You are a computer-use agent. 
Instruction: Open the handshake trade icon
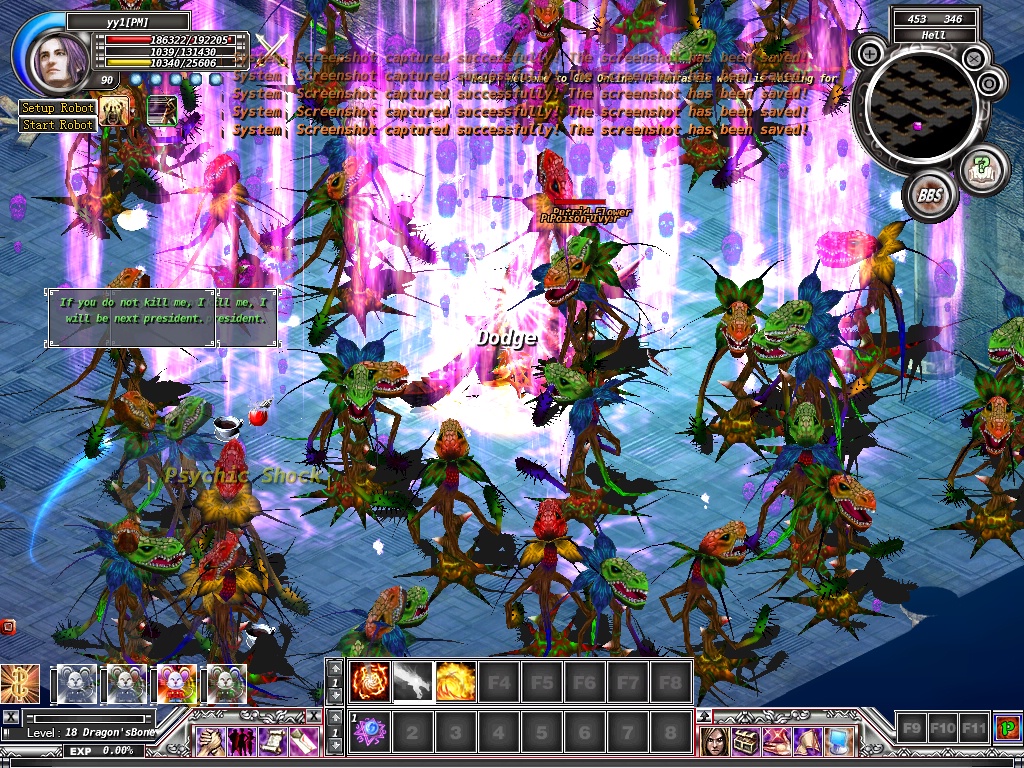click(211, 741)
